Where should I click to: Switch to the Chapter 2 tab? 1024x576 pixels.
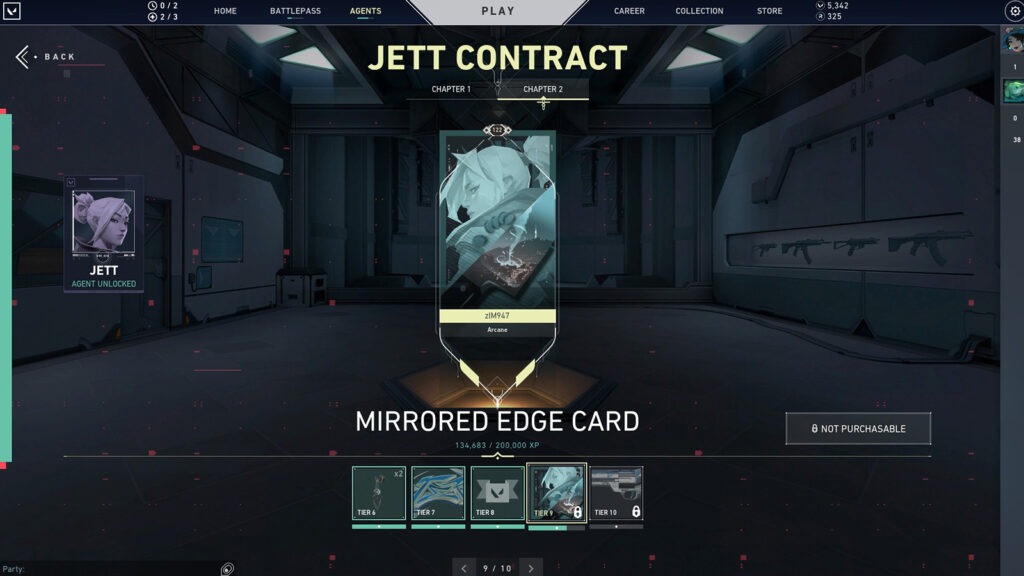pyautogui.click(x=543, y=89)
